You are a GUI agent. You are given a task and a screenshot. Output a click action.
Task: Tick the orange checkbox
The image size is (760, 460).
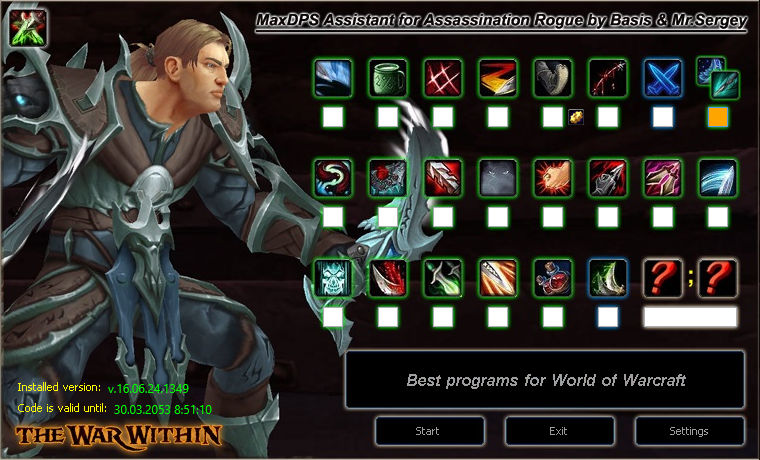click(717, 117)
